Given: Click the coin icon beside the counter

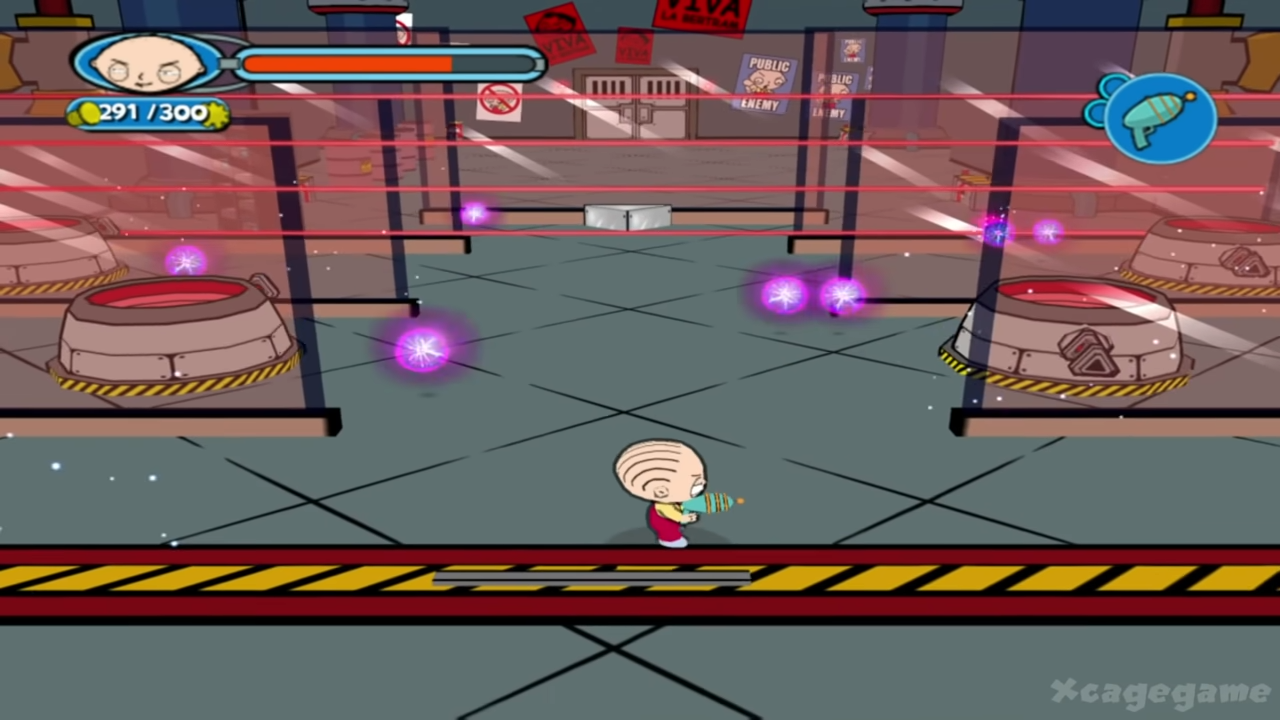Looking at the screenshot, I should pos(90,112).
